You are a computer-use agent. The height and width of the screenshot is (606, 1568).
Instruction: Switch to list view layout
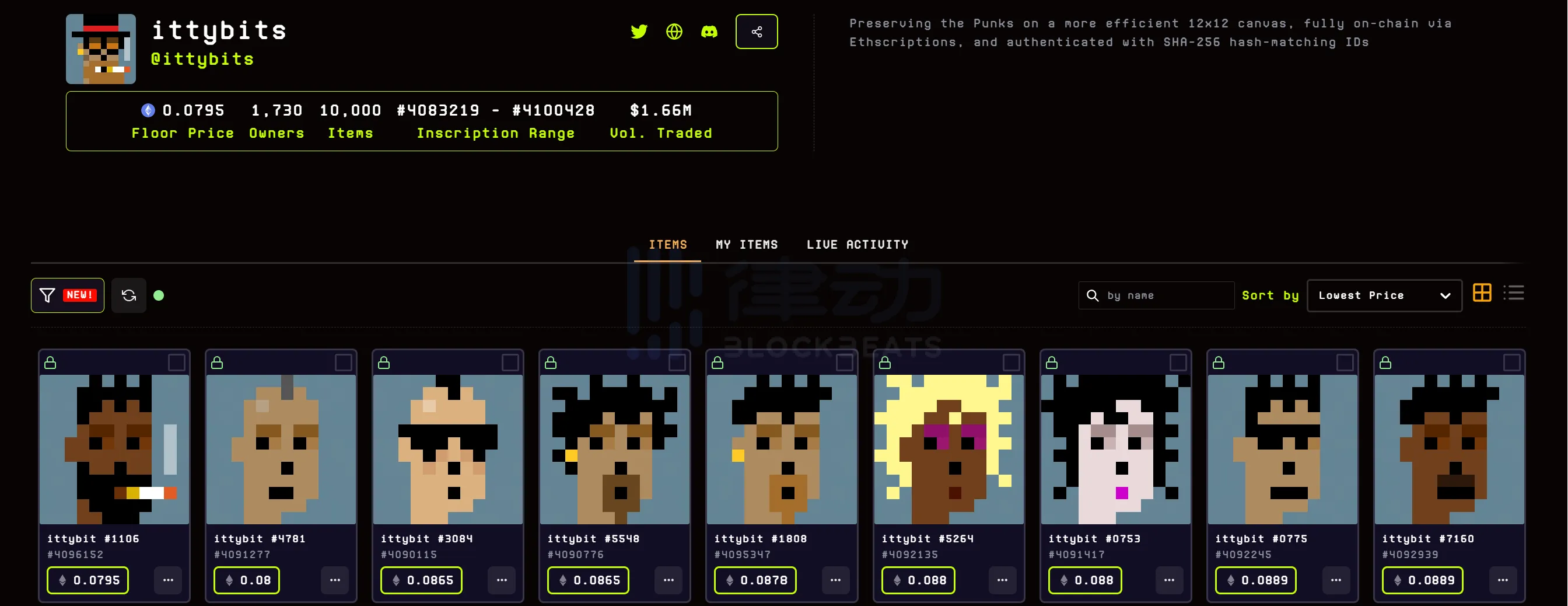[x=1515, y=293]
